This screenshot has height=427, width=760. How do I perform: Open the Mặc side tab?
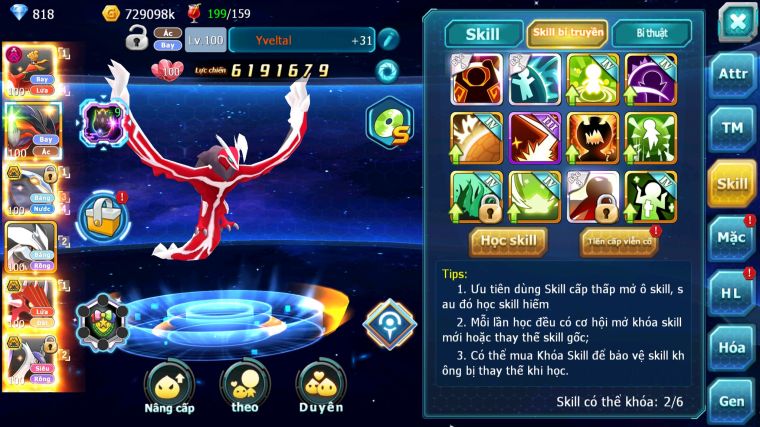coord(731,238)
